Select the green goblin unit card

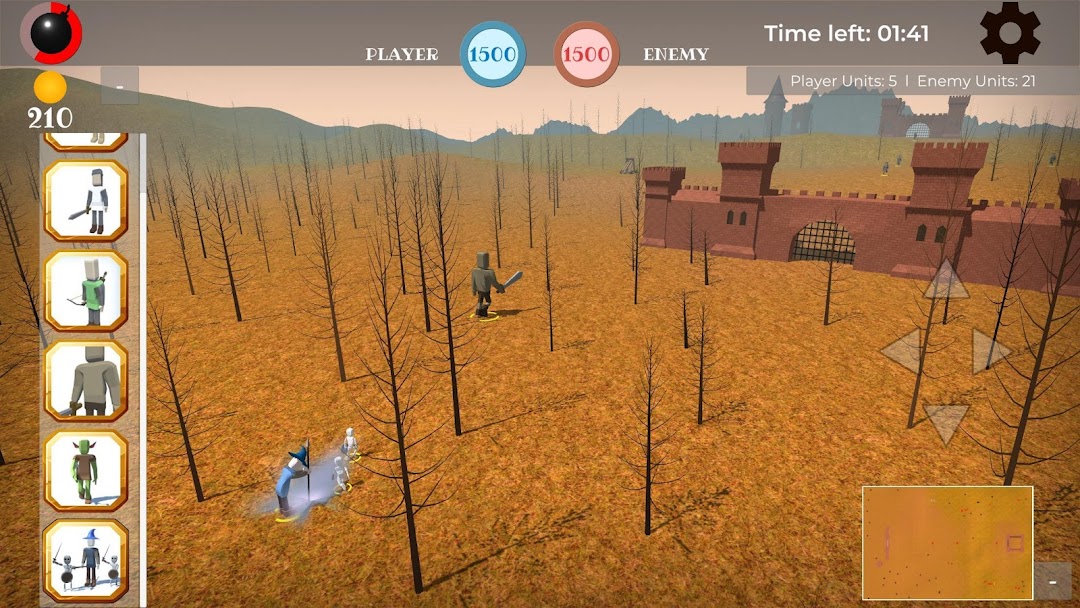(x=86, y=470)
